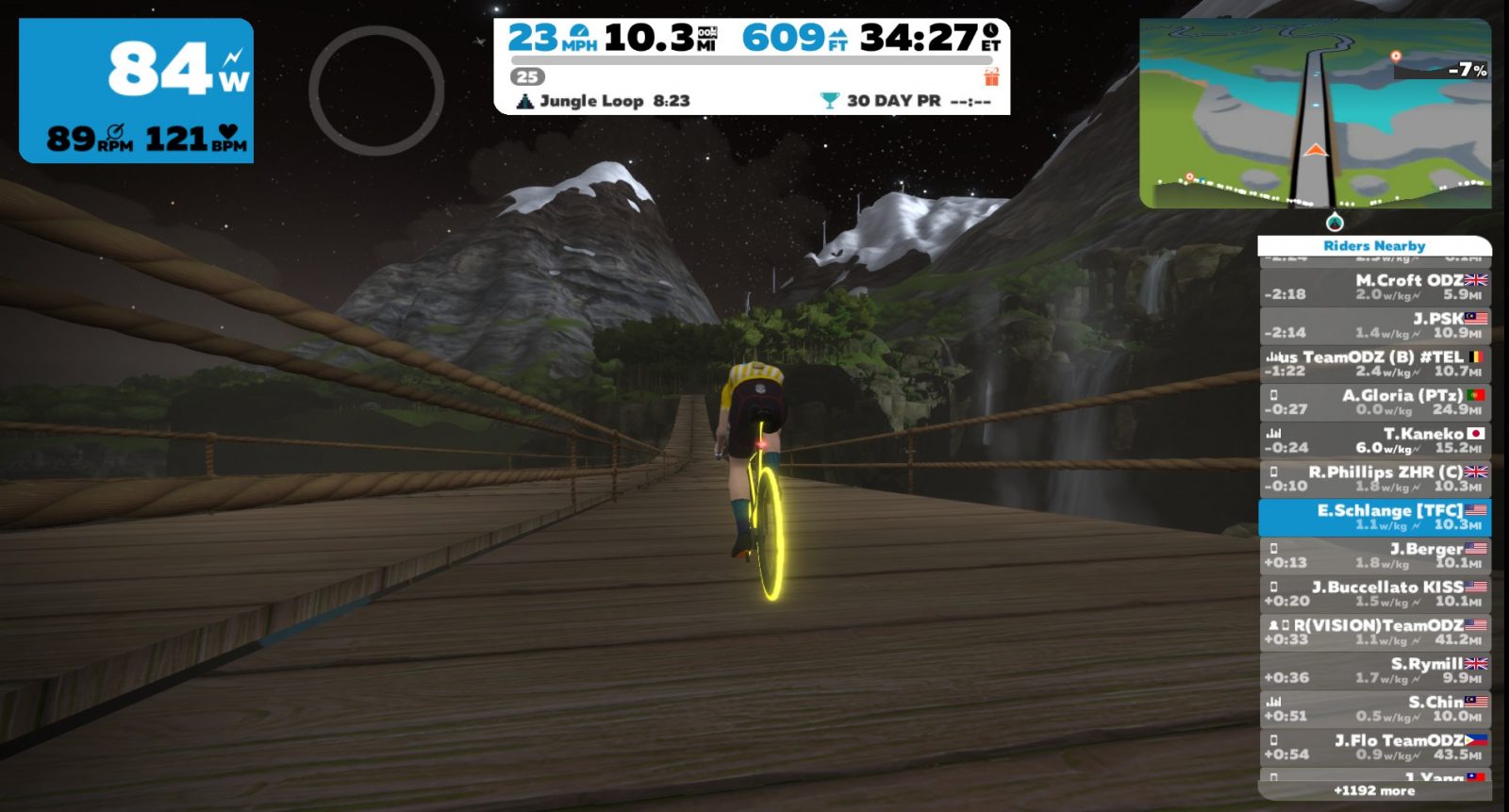The width and height of the screenshot is (1509, 812).
Task: Pick S.Rymill in the rider list
Action: tap(1374, 671)
